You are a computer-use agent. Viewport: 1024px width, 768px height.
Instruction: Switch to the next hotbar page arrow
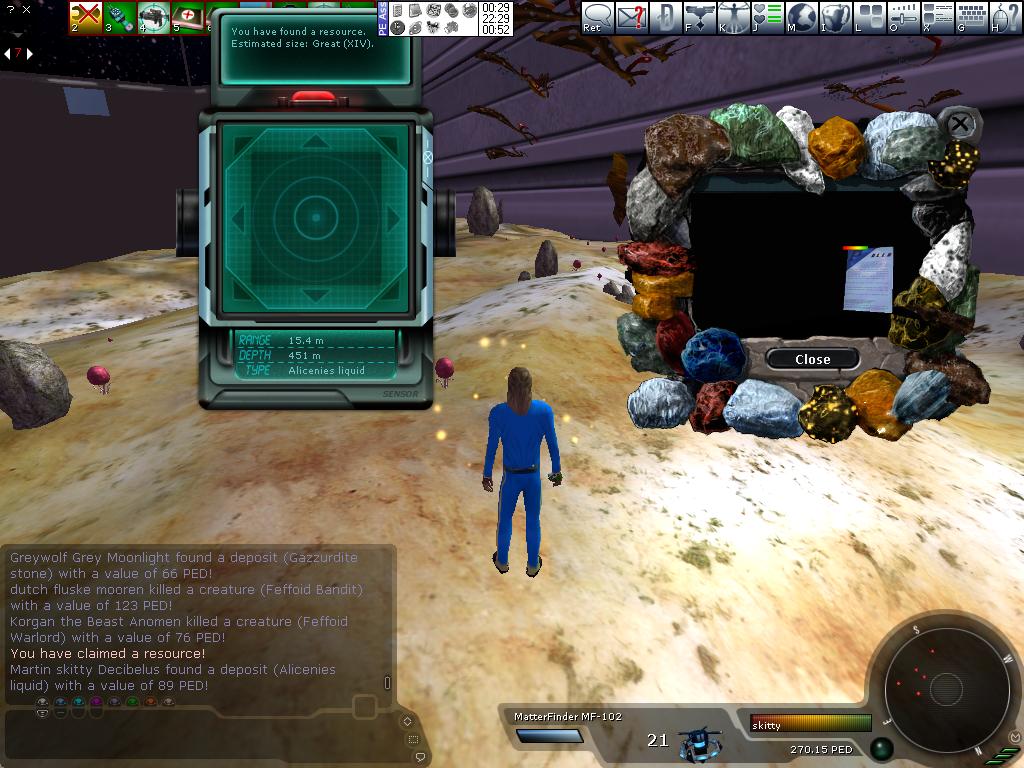(29, 53)
